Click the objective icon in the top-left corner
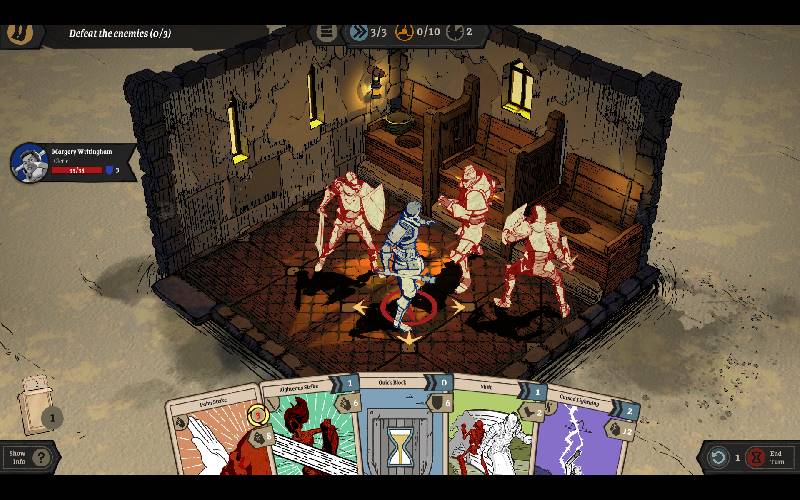This screenshot has width=800, height=500. [x=18, y=31]
